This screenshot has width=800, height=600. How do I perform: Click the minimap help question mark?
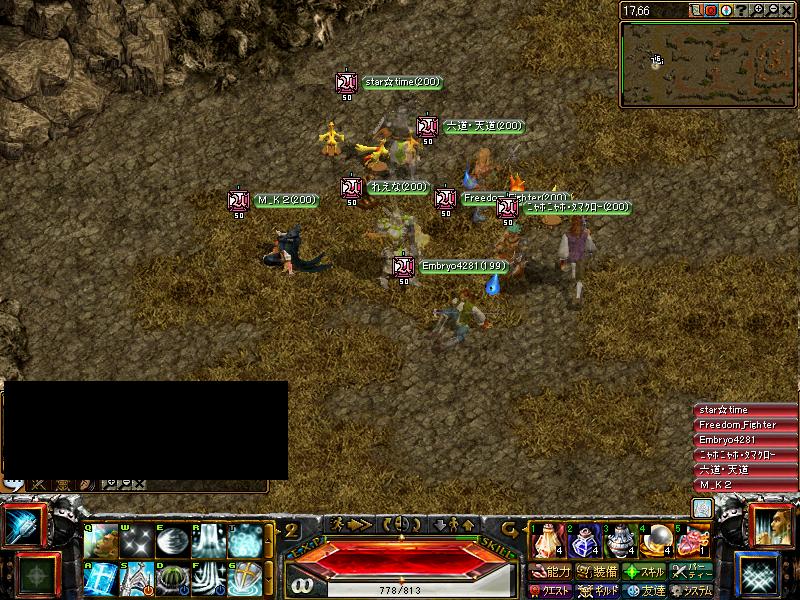tap(742, 11)
